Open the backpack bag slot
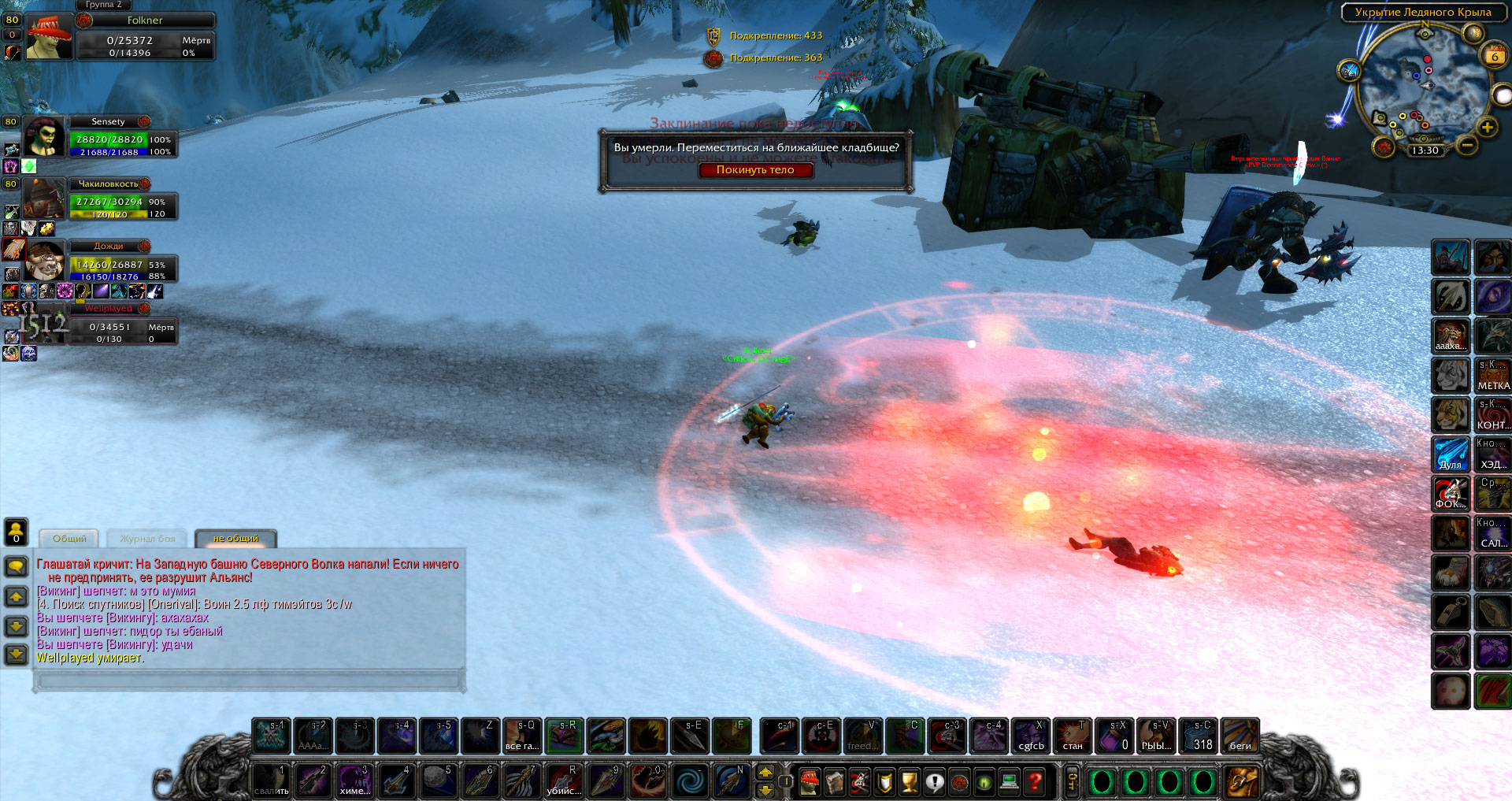1512x801 pixels. pyautogui.click(x=1241, y=781)
